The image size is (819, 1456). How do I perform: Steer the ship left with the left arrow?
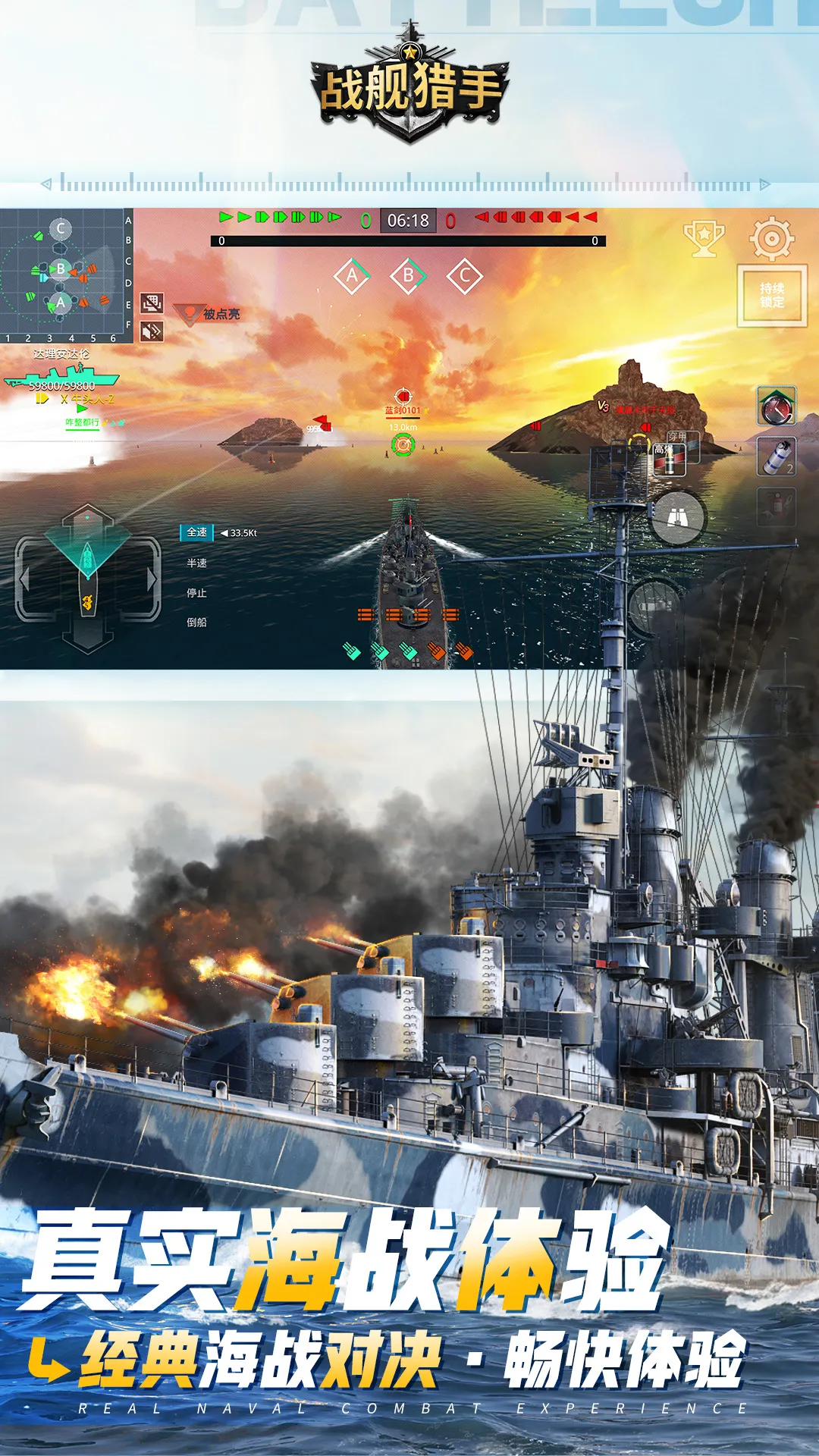click(25, 580)
